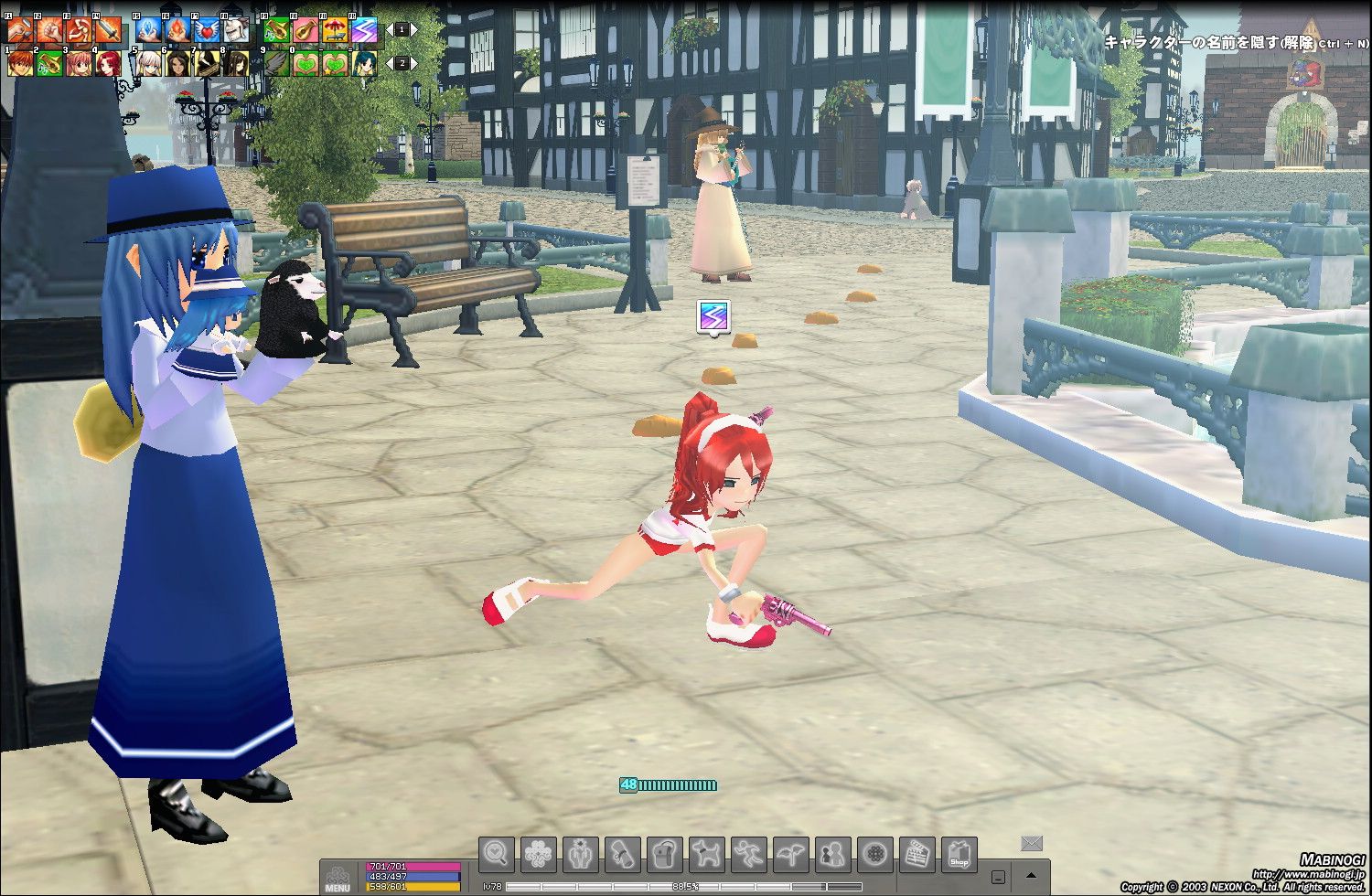Select the white-haired character portrait slot 5
The height and width of the screenshot is (896, 1372).
click(x=148, y=63)
